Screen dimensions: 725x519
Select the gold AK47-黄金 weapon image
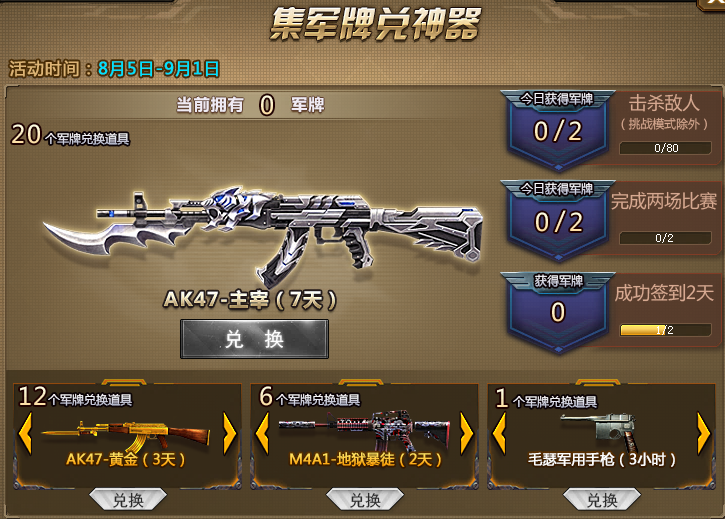128,432
